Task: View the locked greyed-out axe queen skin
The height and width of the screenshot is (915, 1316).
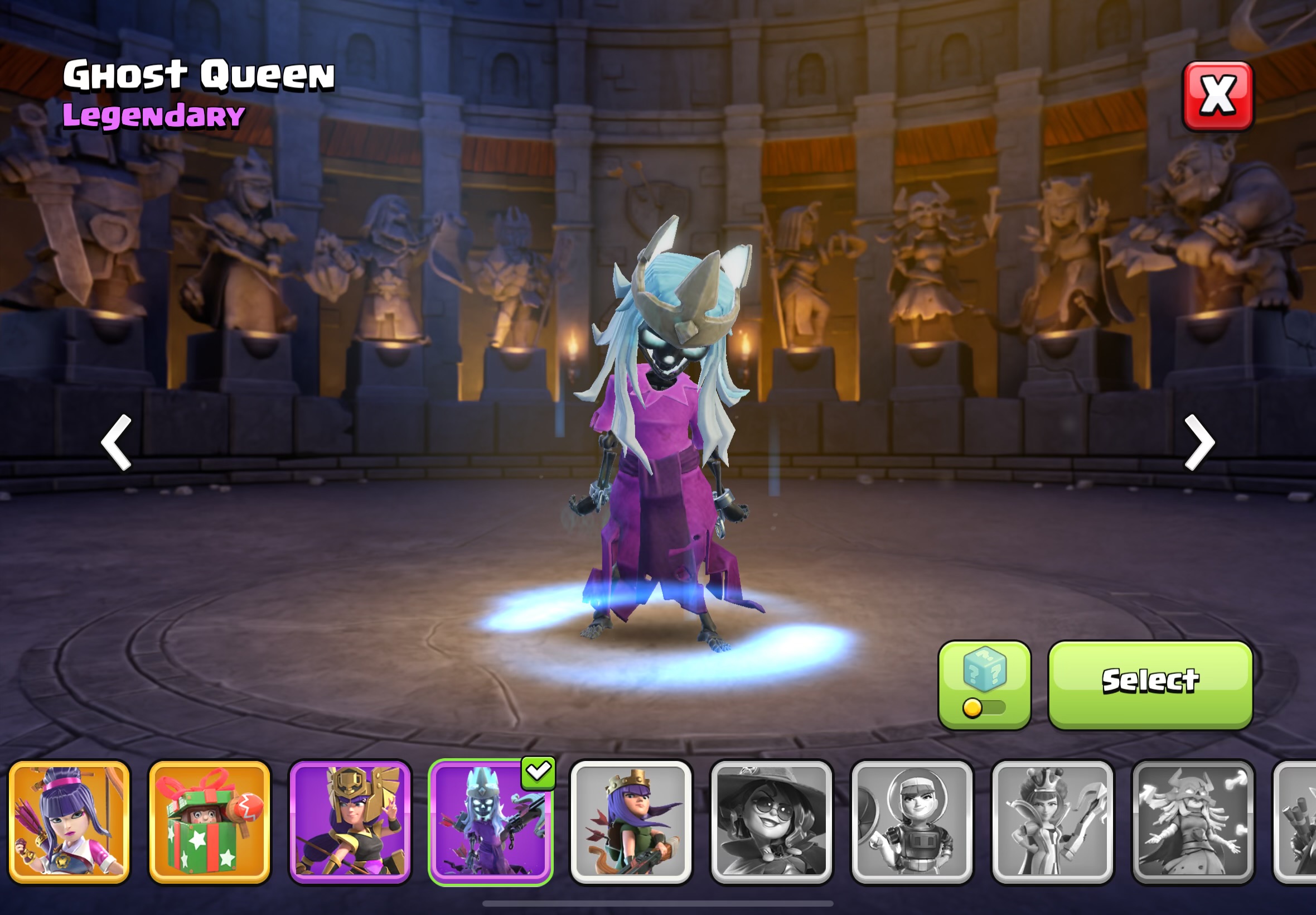Action: coord(1052,821)
